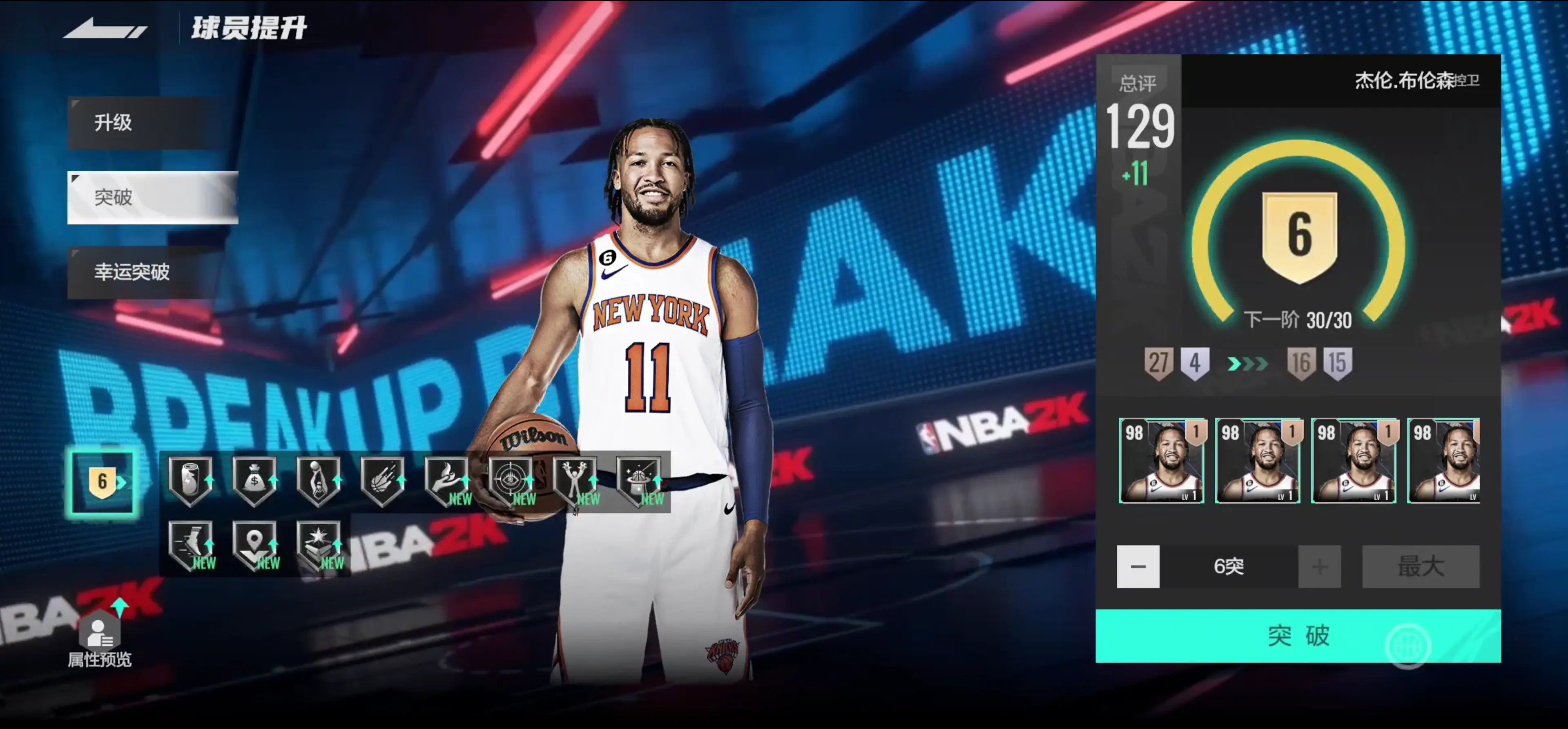Choose the 最大 max button
Image resolution: width=1568 pixels, height=729 pixels.
click(1420, 566)
